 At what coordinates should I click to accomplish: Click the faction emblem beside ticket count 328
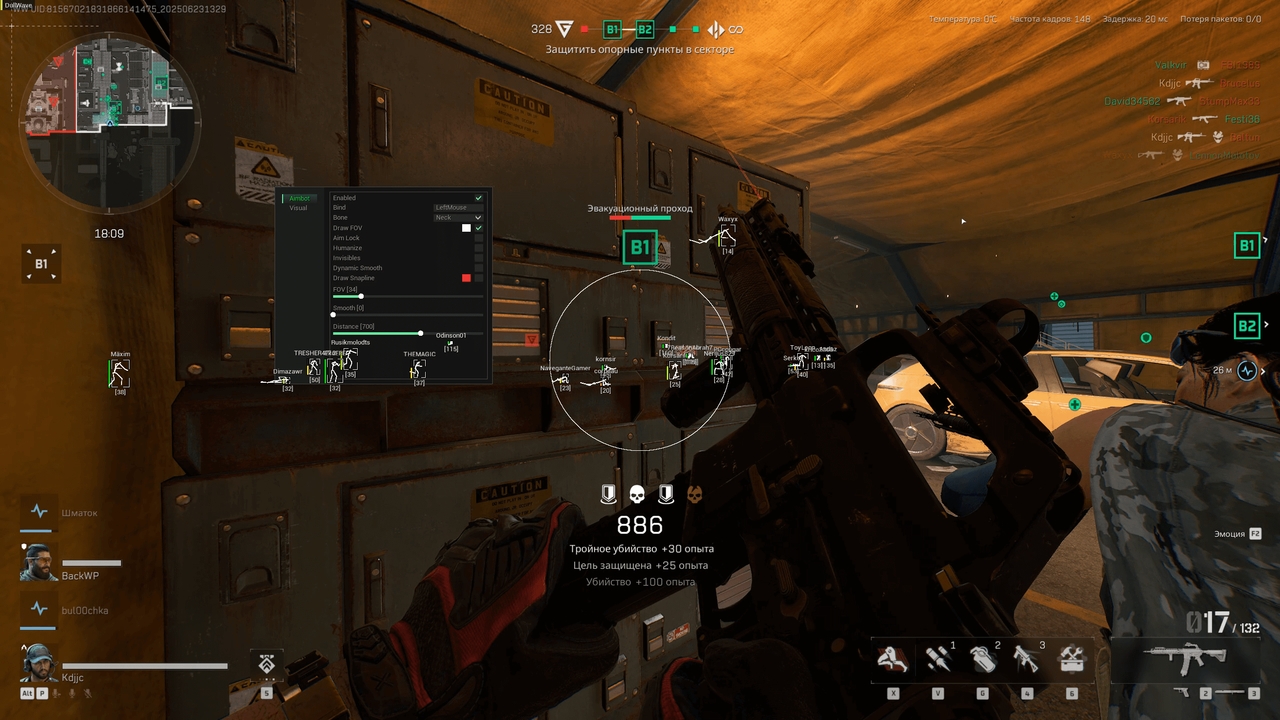pos(562,29)
